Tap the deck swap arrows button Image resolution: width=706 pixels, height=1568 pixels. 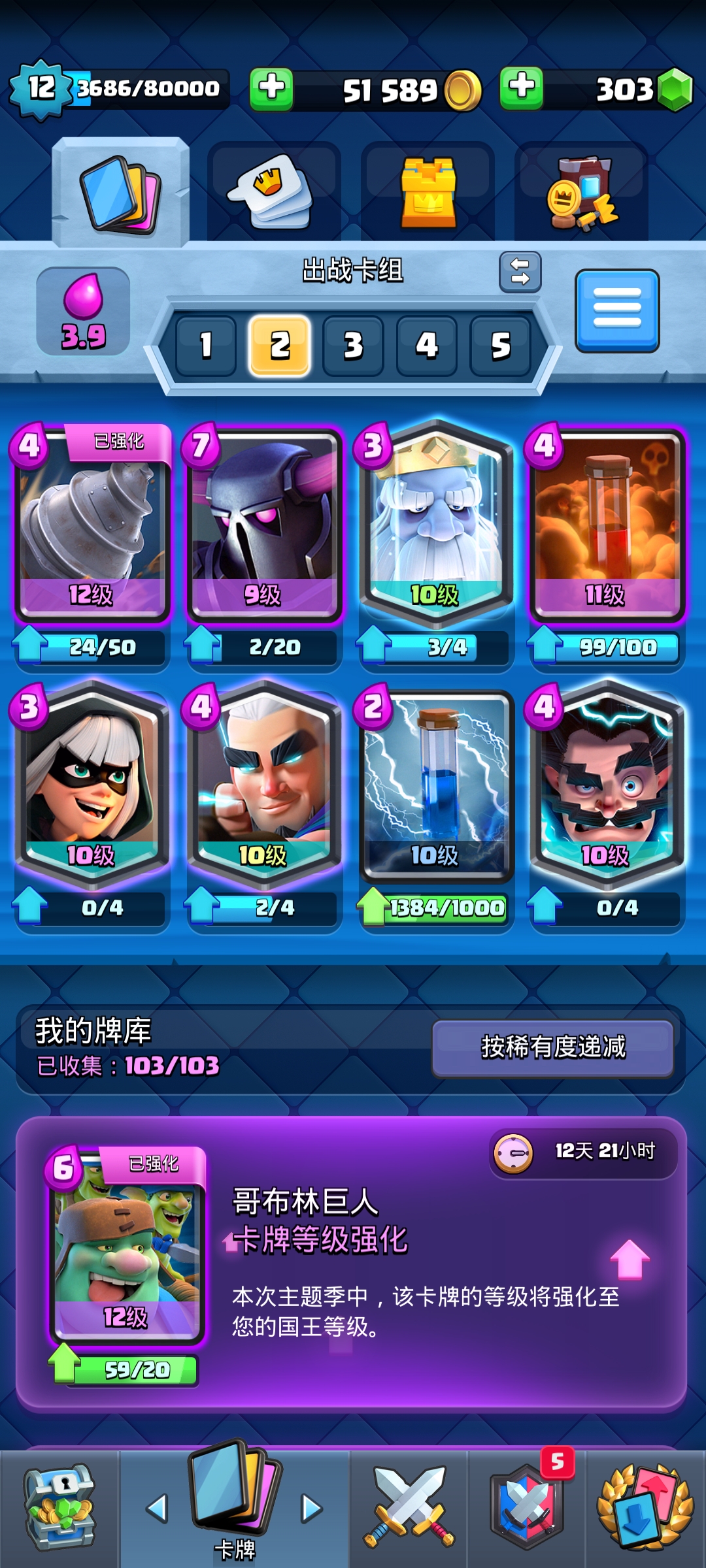click(520, 272)
